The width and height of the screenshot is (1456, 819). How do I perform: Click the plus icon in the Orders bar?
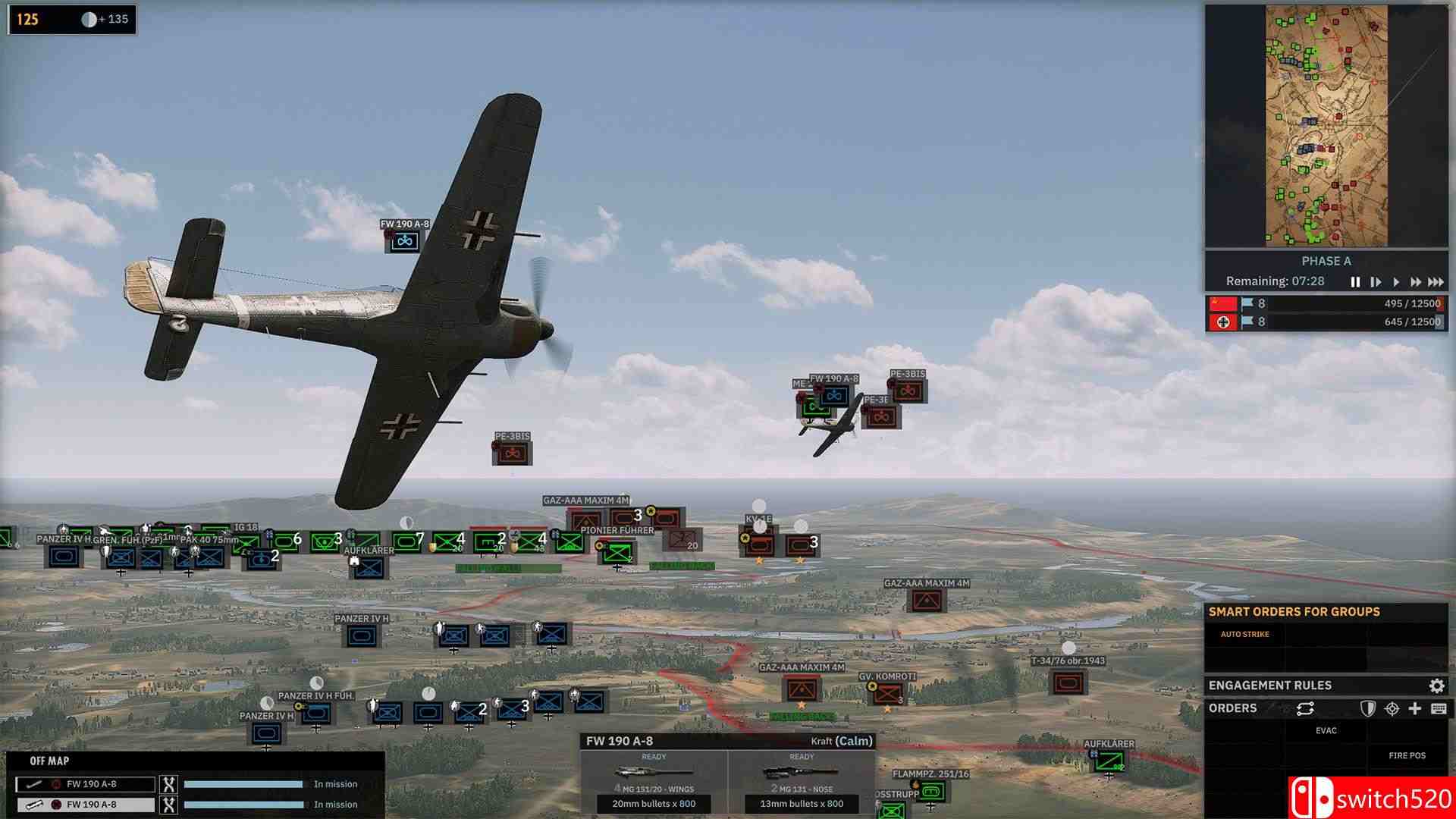point(1415,708)
